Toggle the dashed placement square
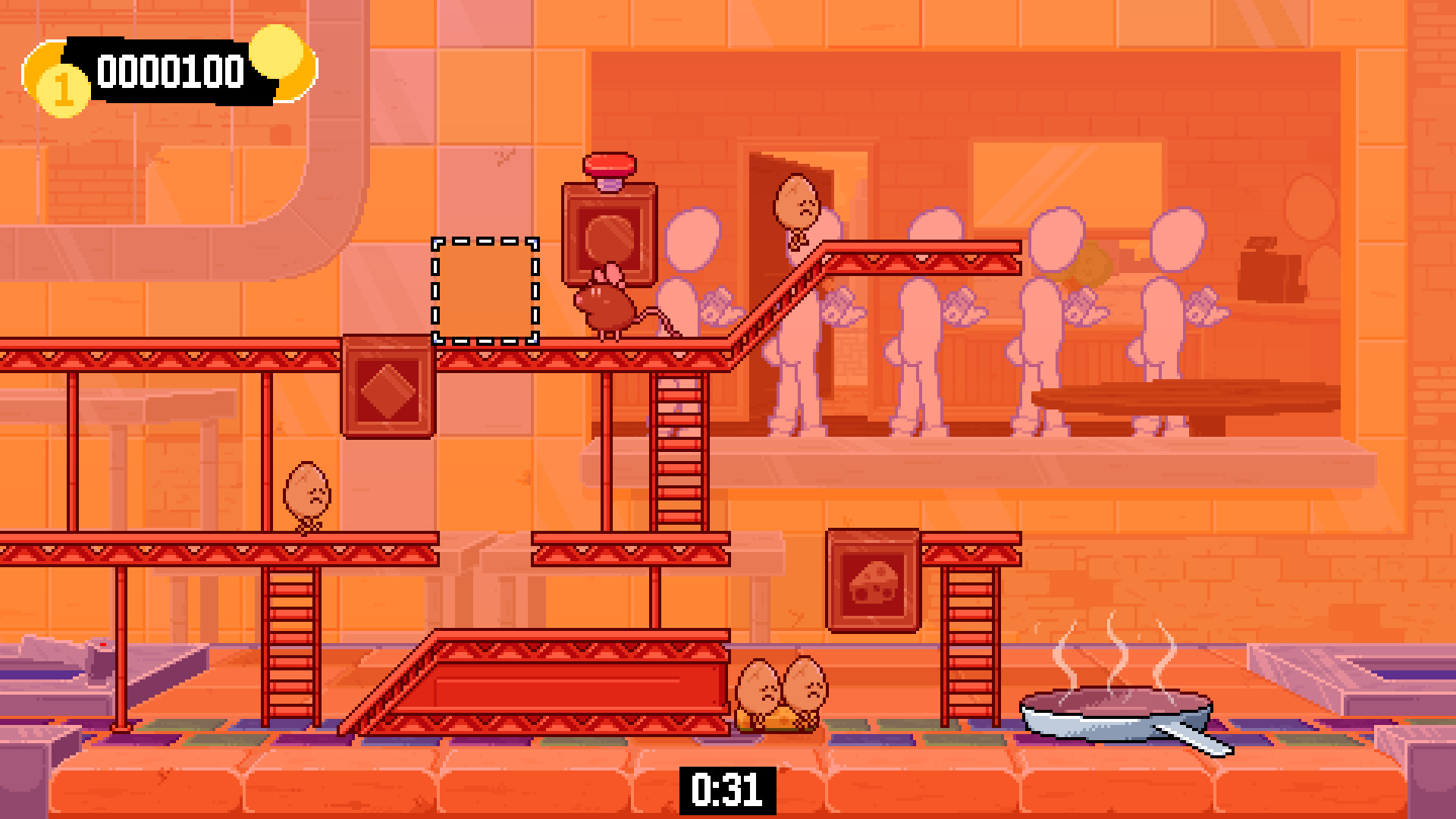 [x=484, y=292]
